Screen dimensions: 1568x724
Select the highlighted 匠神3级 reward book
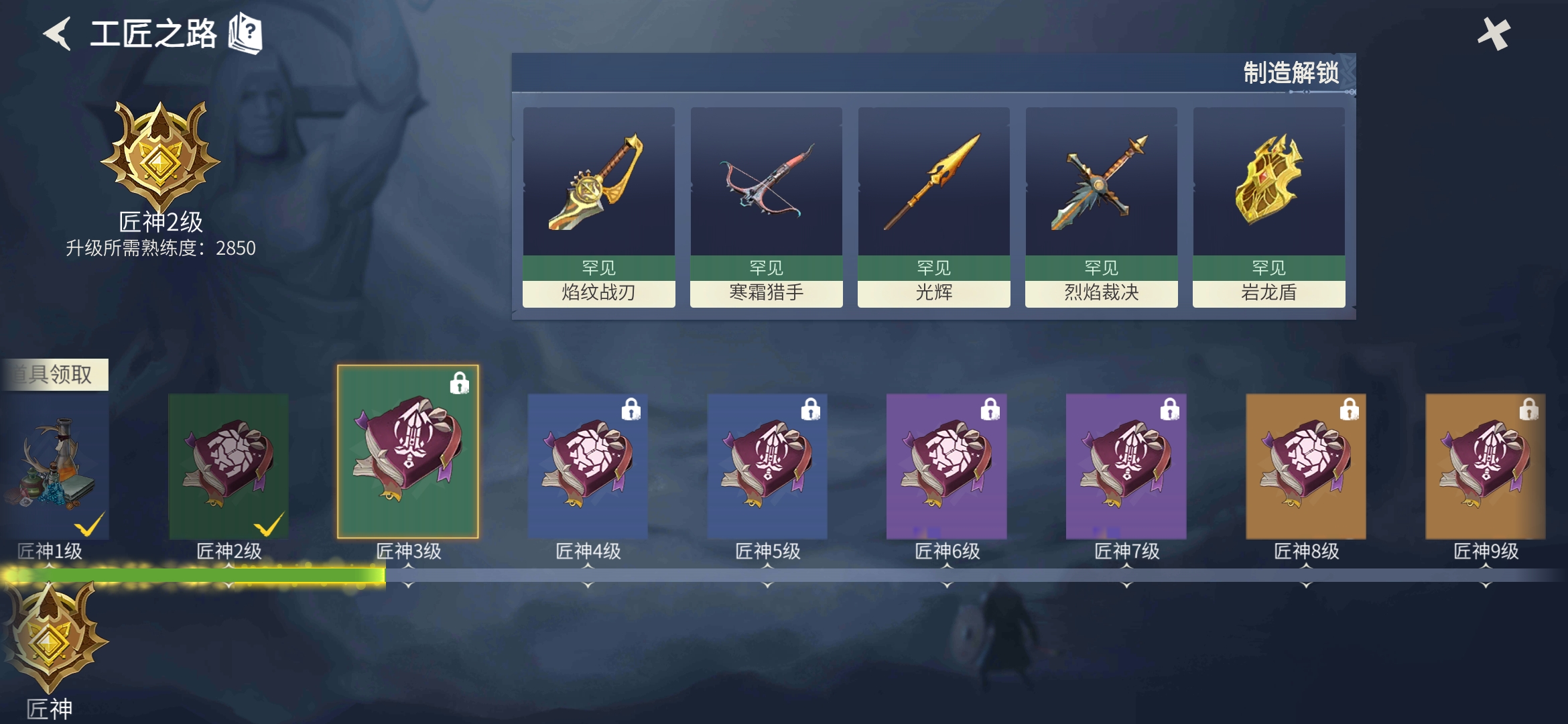pyautogui.click(x=407, y=451)
